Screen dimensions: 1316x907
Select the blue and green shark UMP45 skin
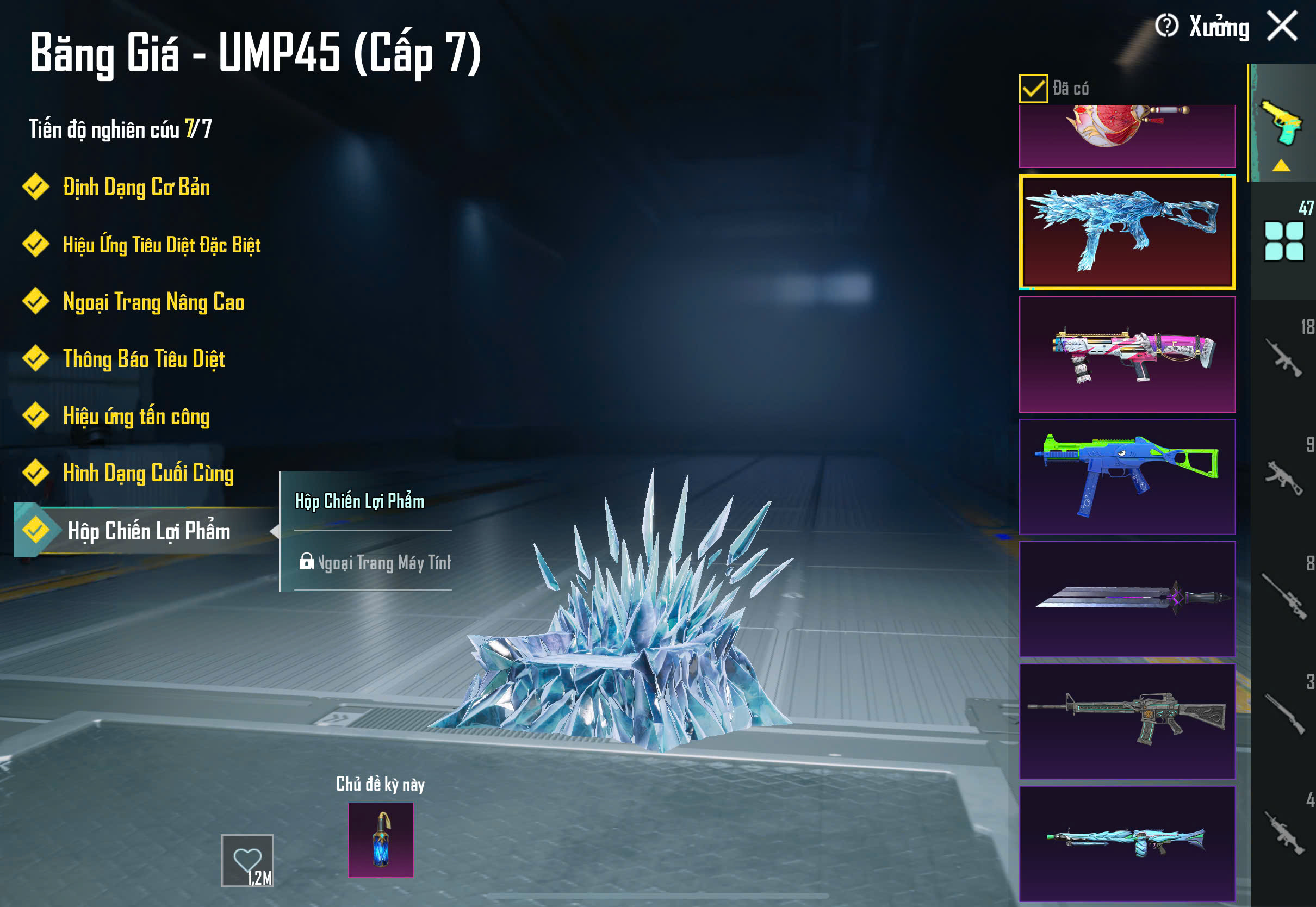pyautogui.click(x=1127, y=477)
